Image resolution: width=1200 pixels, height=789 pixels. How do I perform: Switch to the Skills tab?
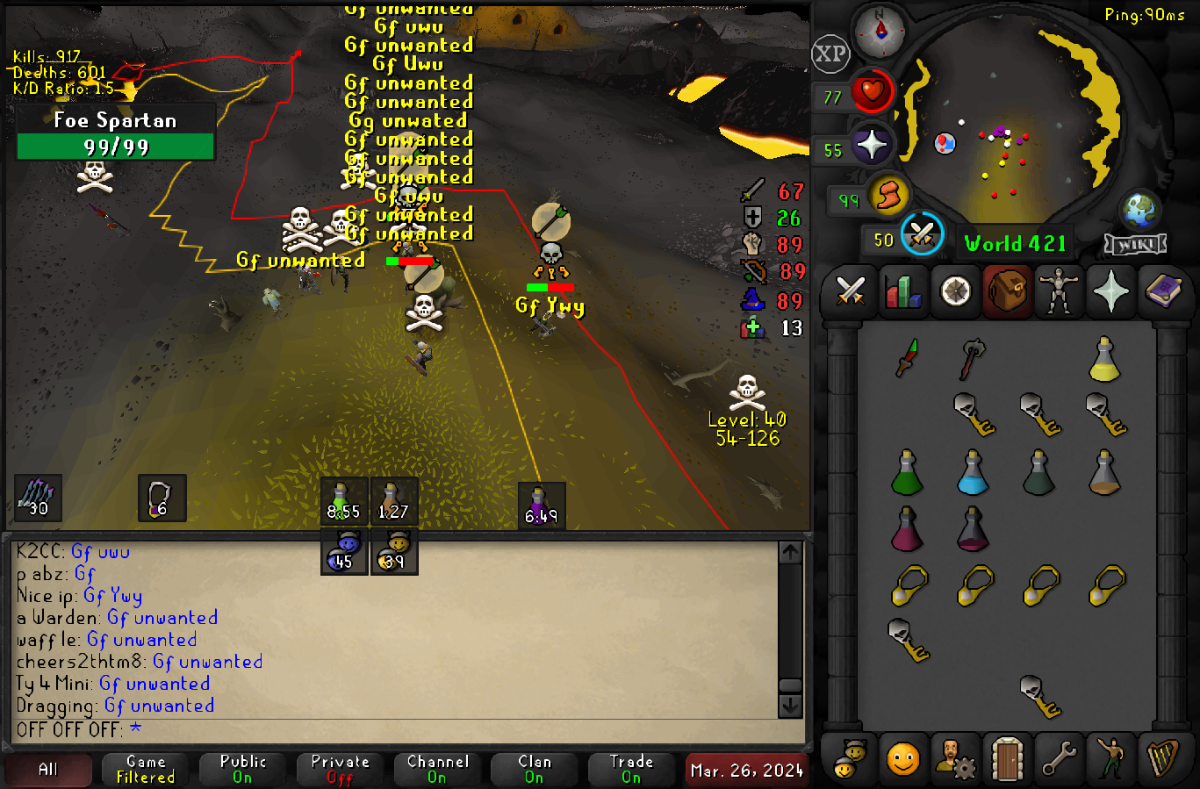903,291
